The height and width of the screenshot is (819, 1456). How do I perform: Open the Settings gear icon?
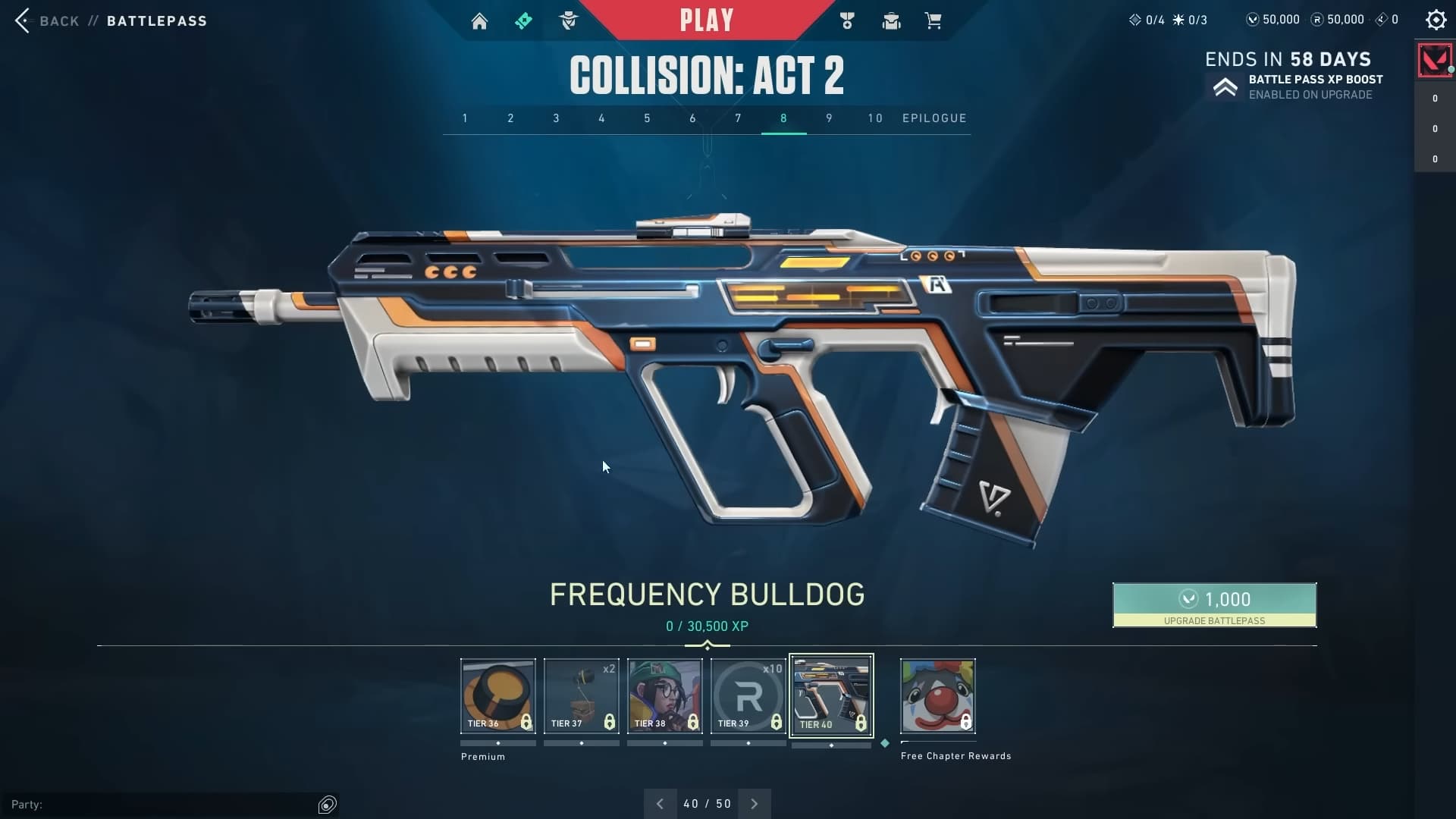[x=1436, y=20]
